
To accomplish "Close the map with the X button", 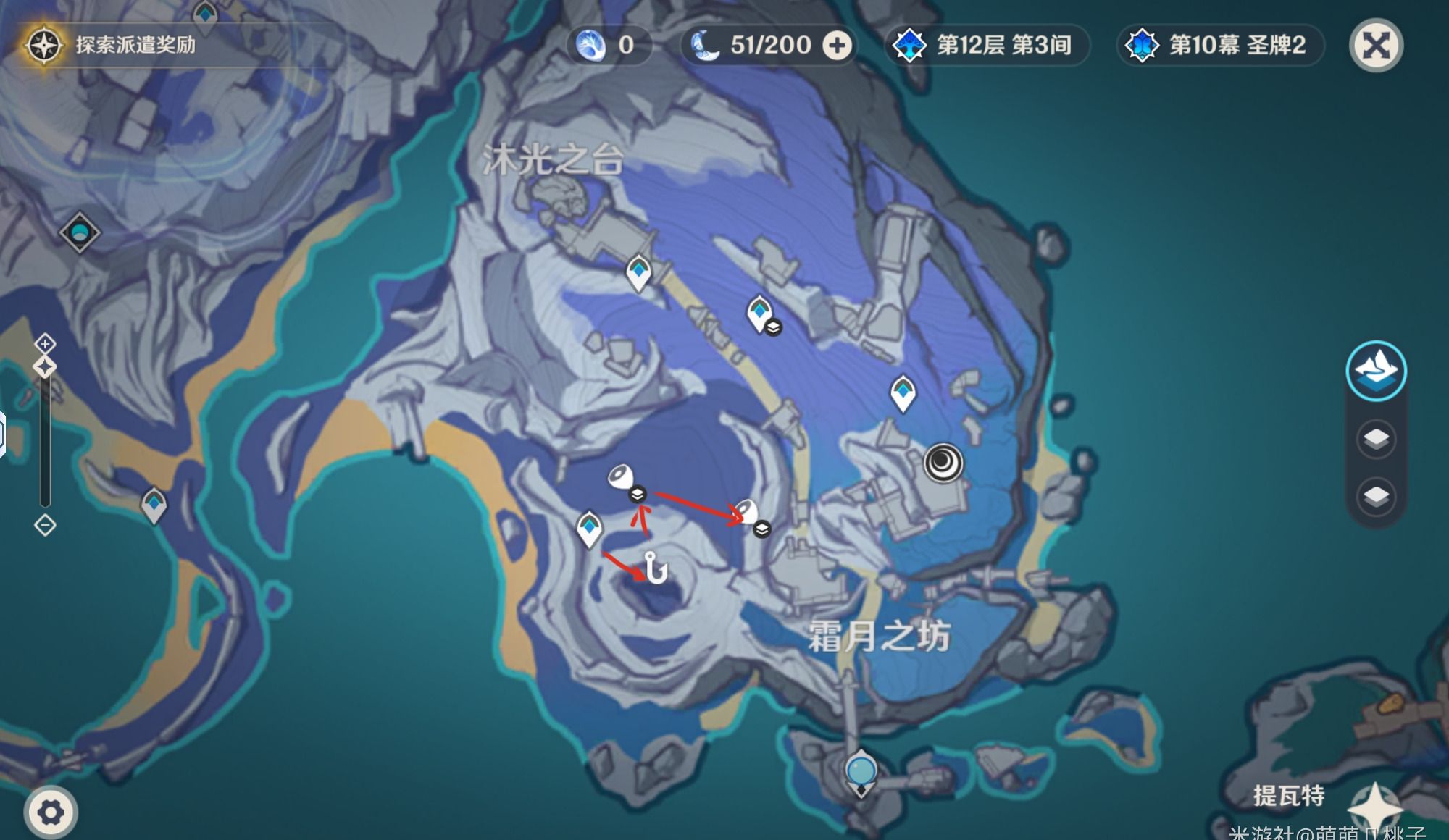I will [x=1376, y=46].
